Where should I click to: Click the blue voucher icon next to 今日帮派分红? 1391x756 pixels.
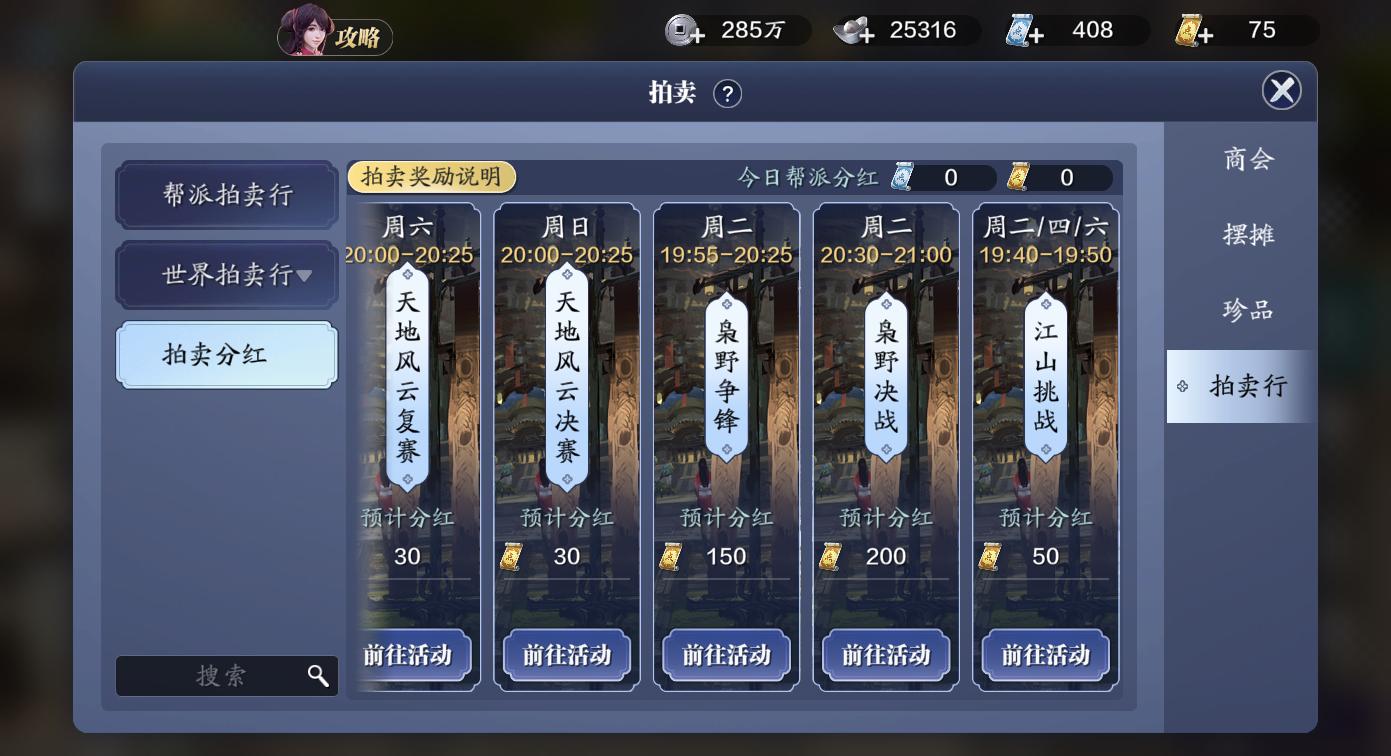(x=903, y=178)
